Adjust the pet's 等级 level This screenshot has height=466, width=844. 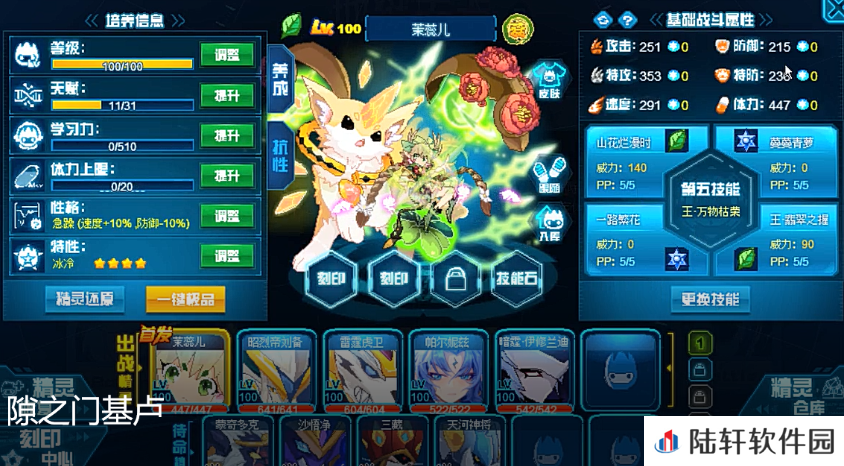[x=227, y=56]
